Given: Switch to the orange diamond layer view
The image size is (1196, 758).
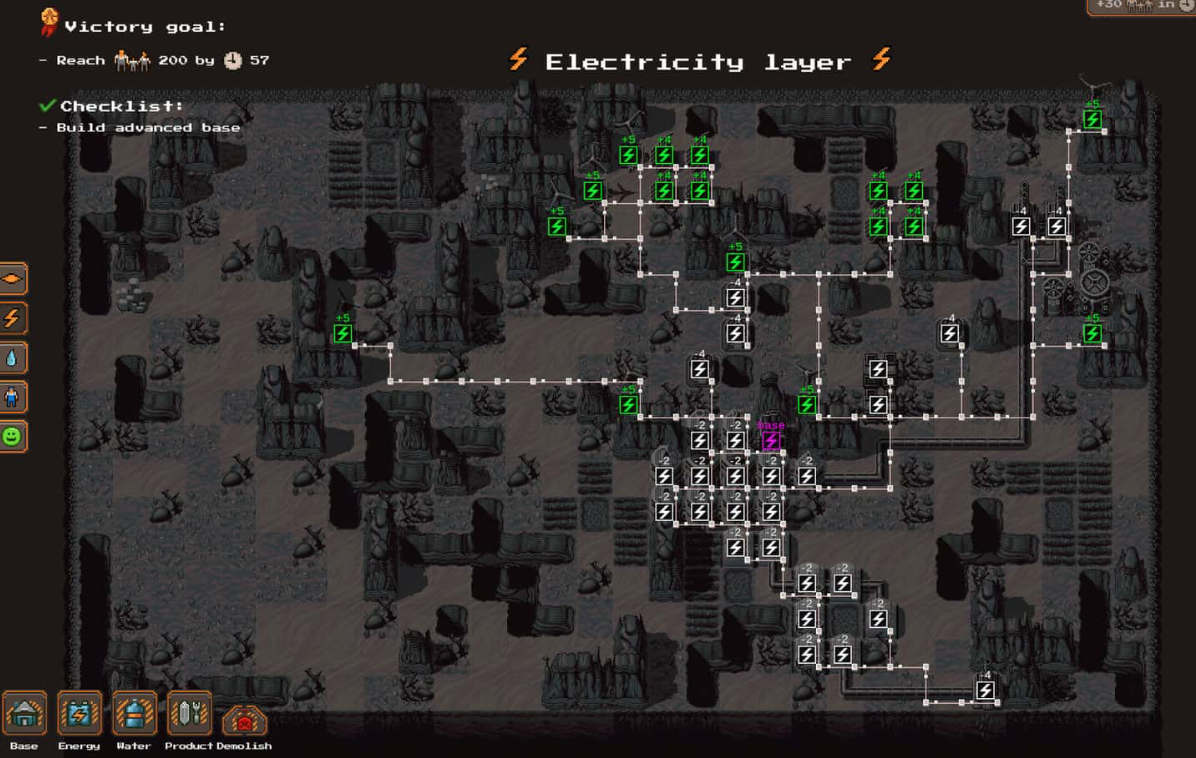Looking at the screenshot, I should 12,279.
